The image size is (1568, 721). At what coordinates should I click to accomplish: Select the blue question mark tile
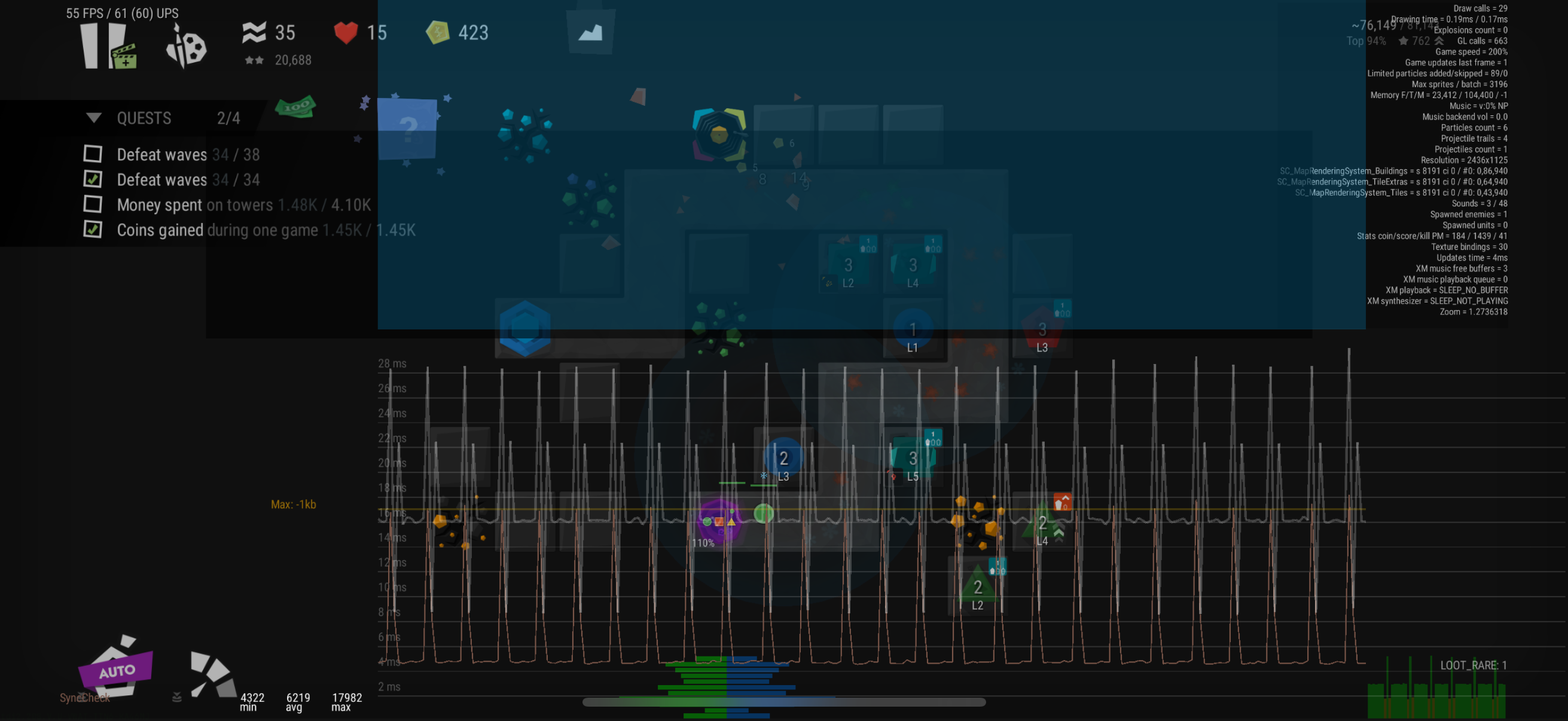coord(407,129)
